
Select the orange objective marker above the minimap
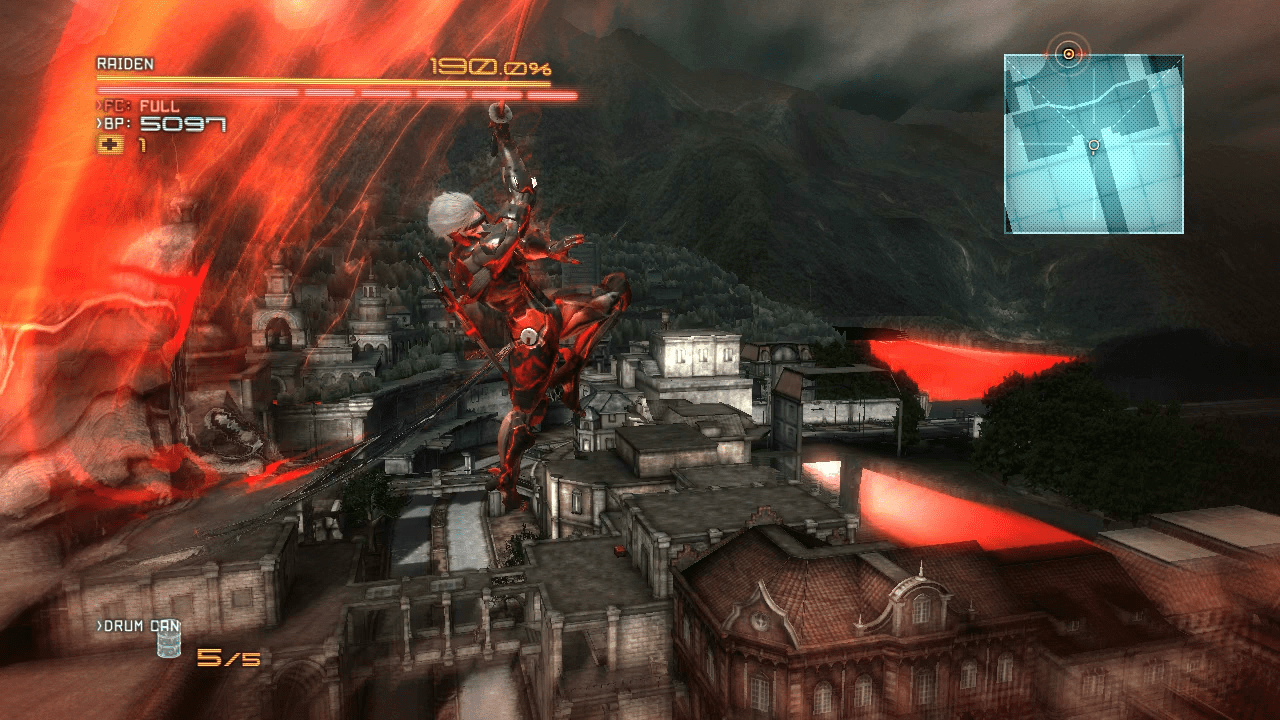(x=1069, y=53)
